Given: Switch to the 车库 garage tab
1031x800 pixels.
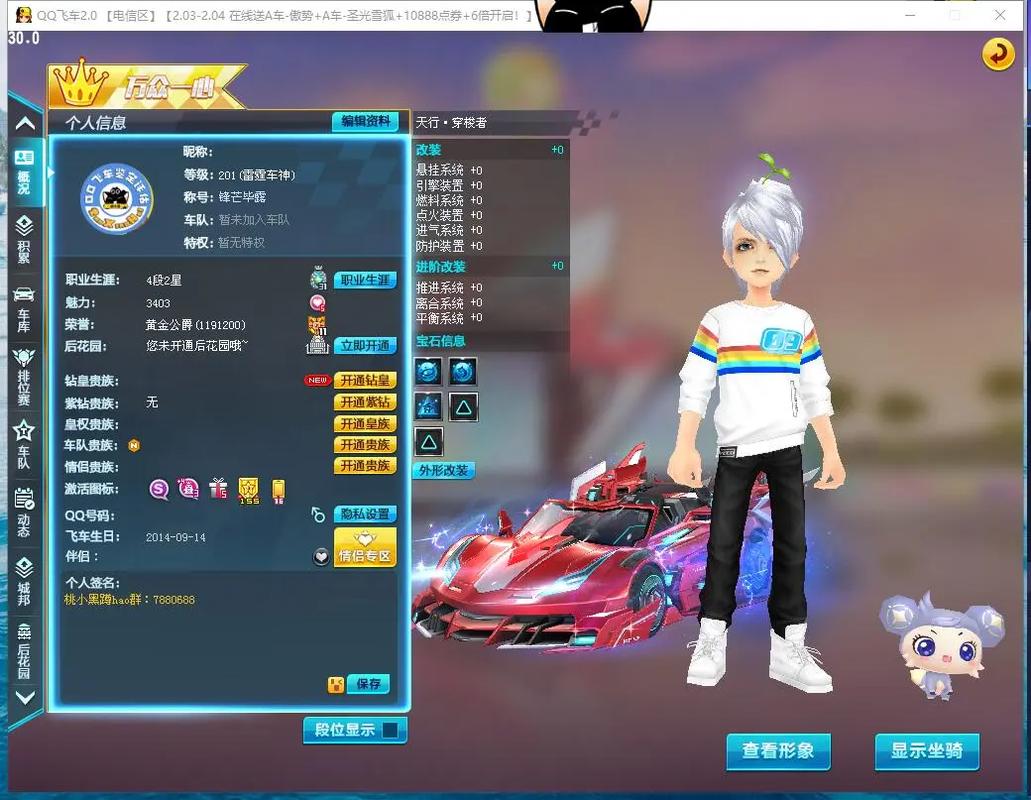Looking at the screenshot, I should tap(24, 308).
